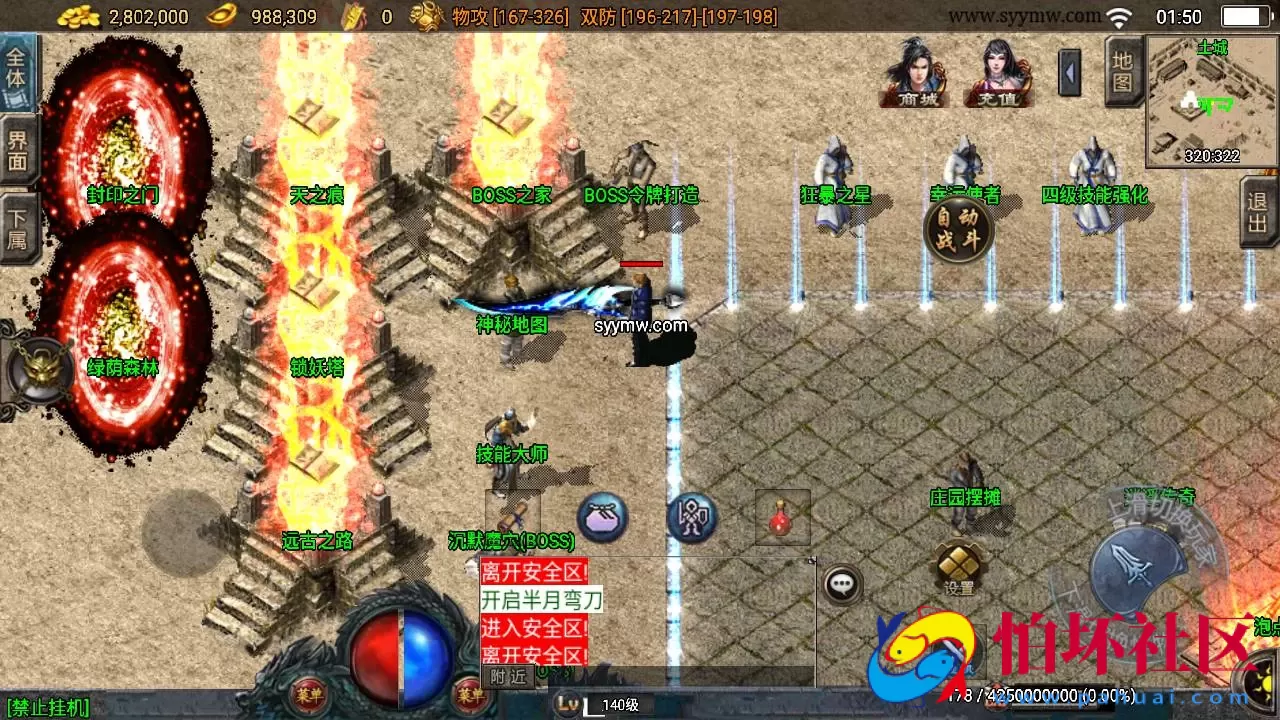Screen dimensions: 1280x720
Task: Select the rune skill icon beside the pouch
Action: coord(692,517)
